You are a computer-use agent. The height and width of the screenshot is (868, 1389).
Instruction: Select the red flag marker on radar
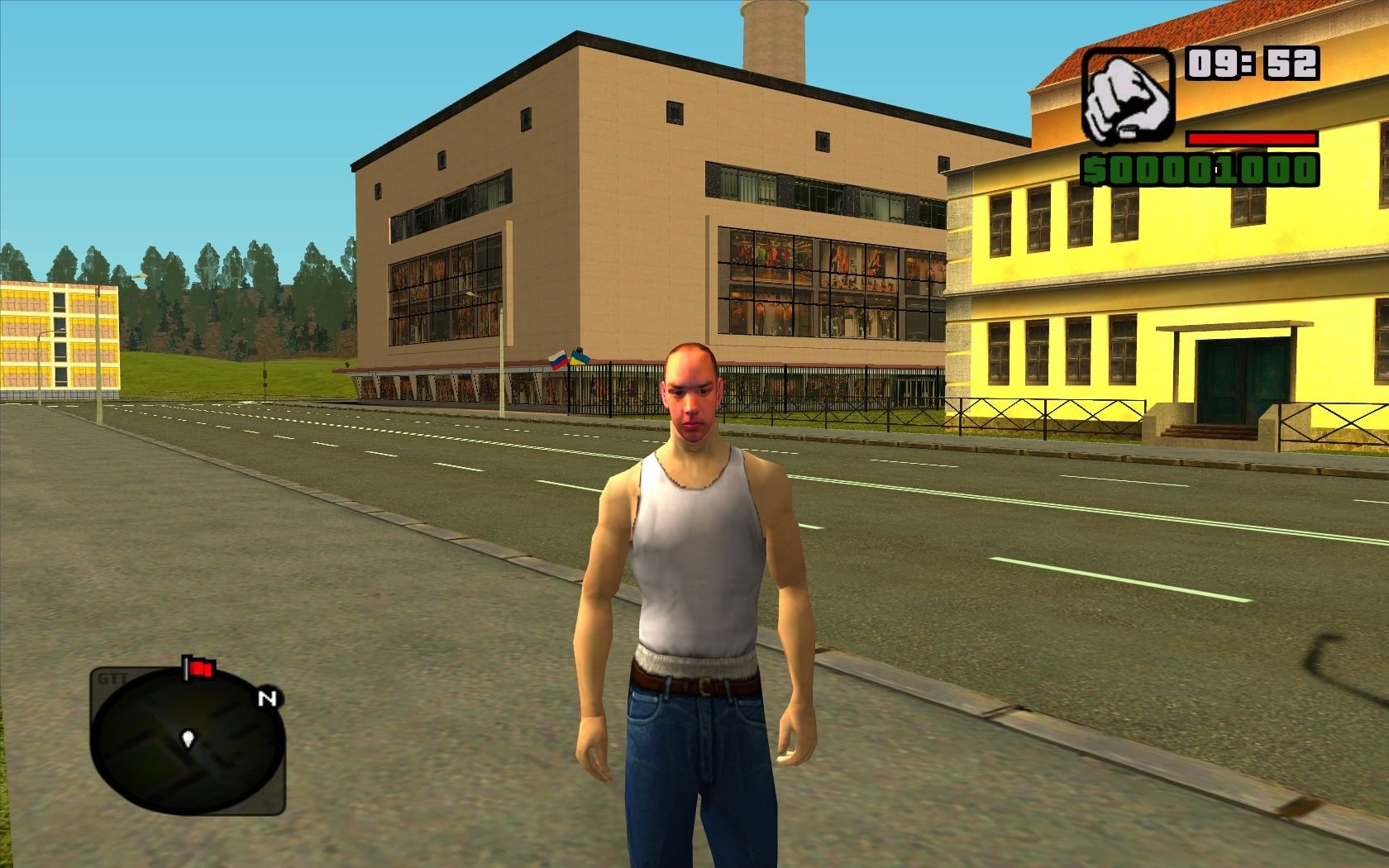click(199, 668)
